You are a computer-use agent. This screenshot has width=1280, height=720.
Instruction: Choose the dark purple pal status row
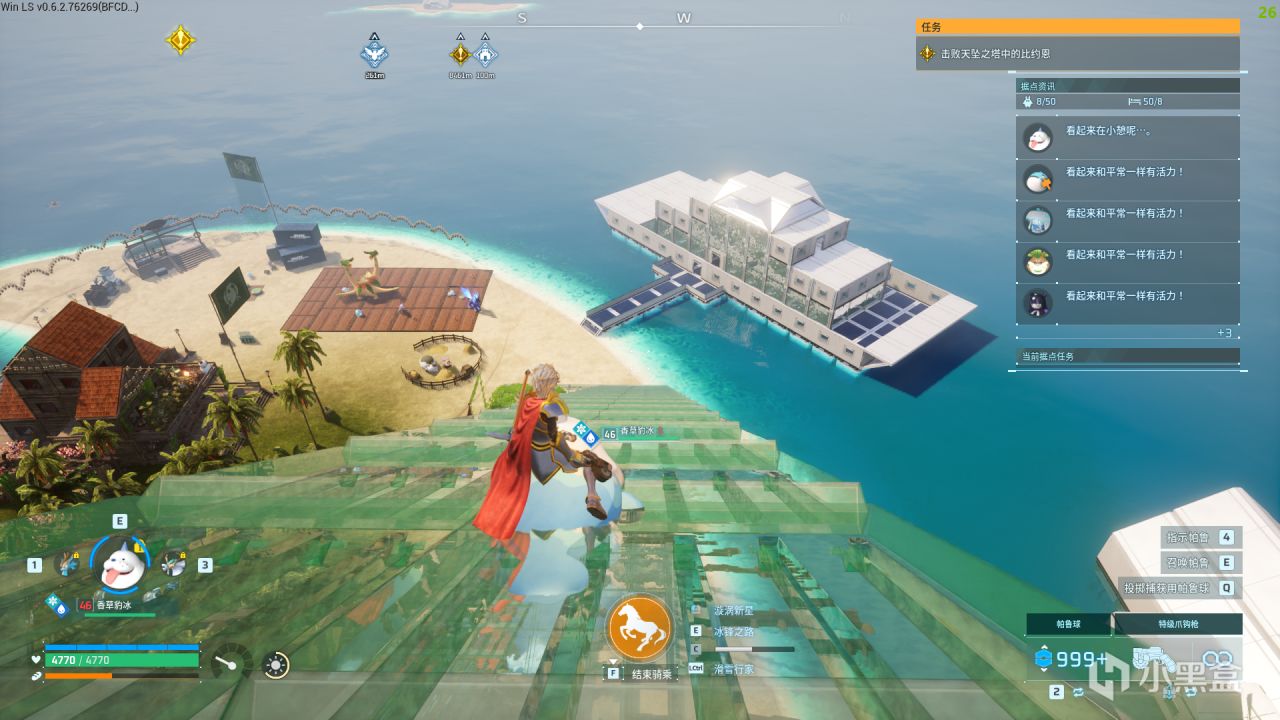[x=1127, y=303]
